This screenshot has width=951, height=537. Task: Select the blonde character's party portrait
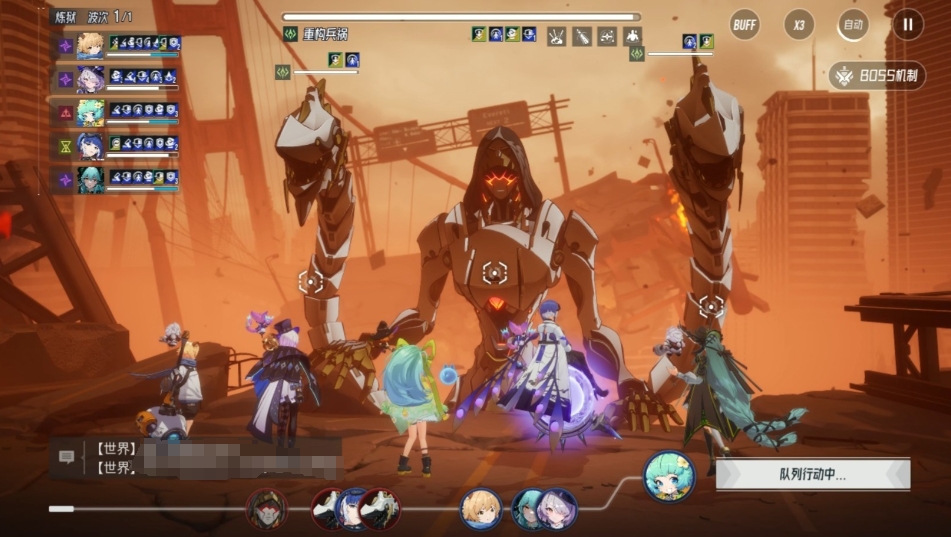pyautogui.click(x=91, y=46)
